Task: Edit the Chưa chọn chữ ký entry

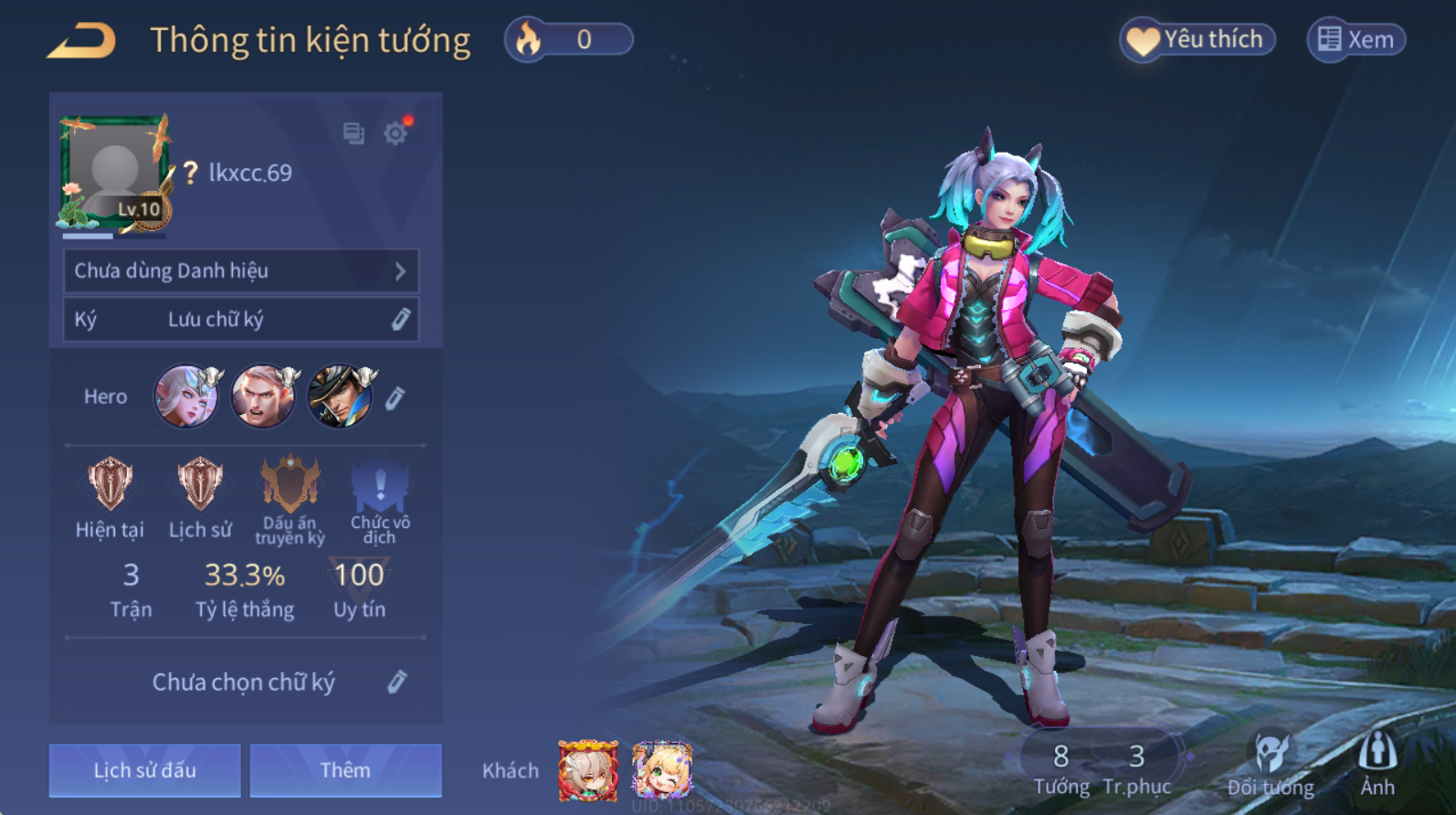Action: pos(396,682)
